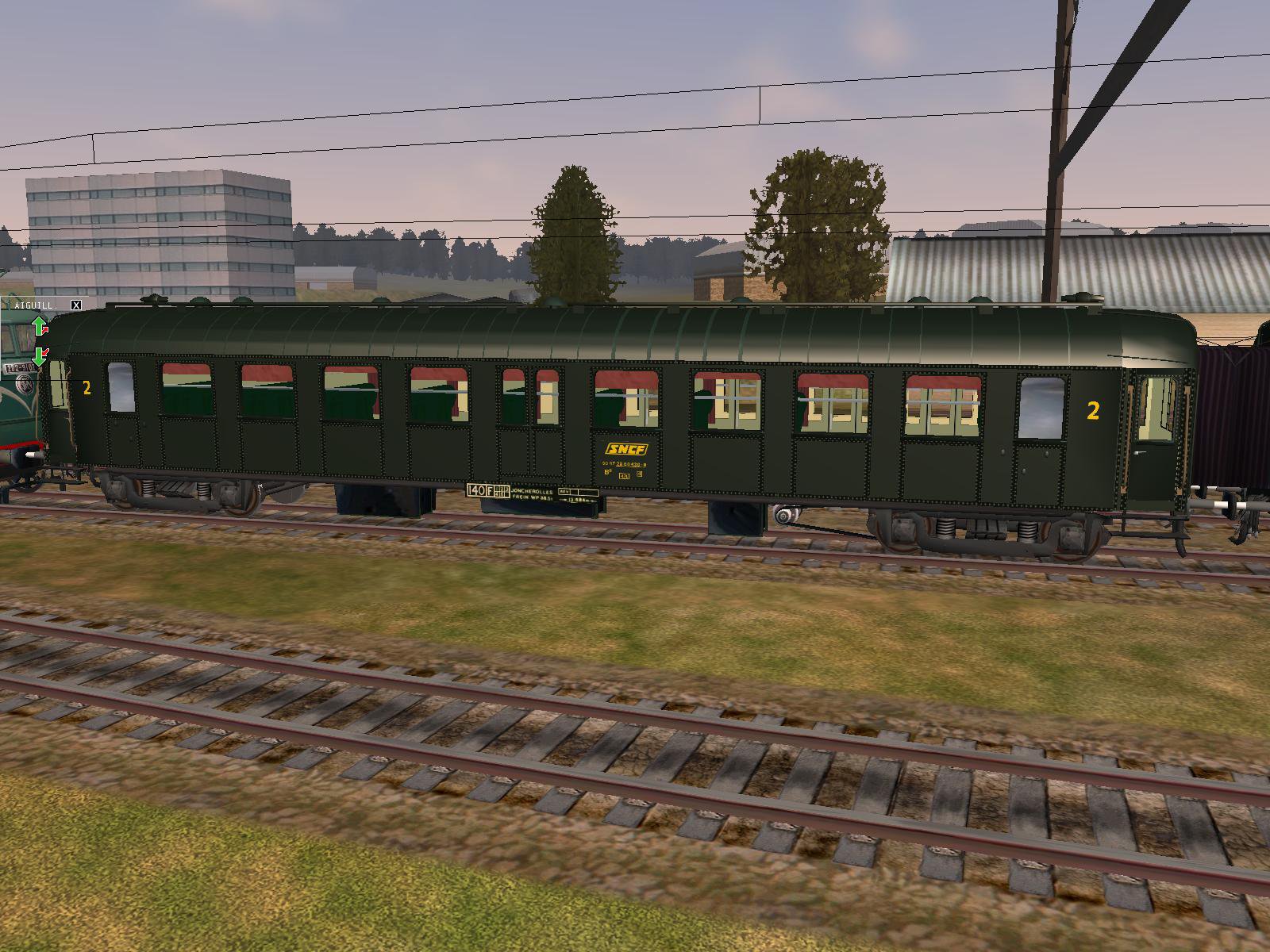Close the AIGUILL. junction panel

[75, 305]
